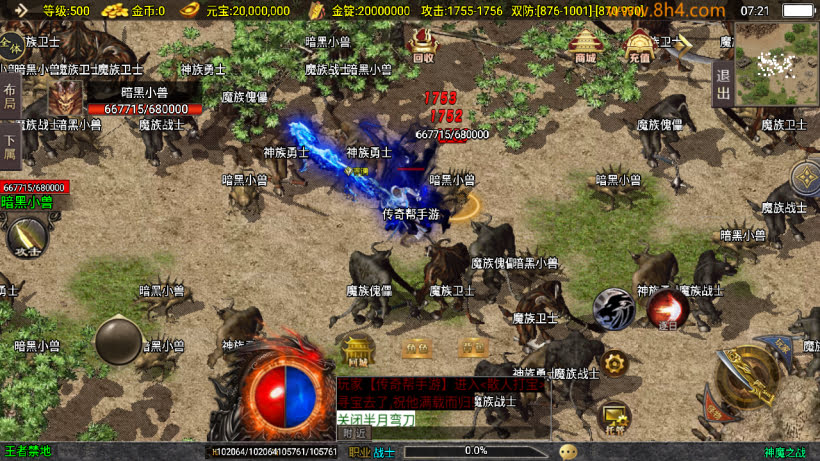Screen dimensions: 820x461
Task: Activate the wolf head skill
Action: (x=613, y=310)
